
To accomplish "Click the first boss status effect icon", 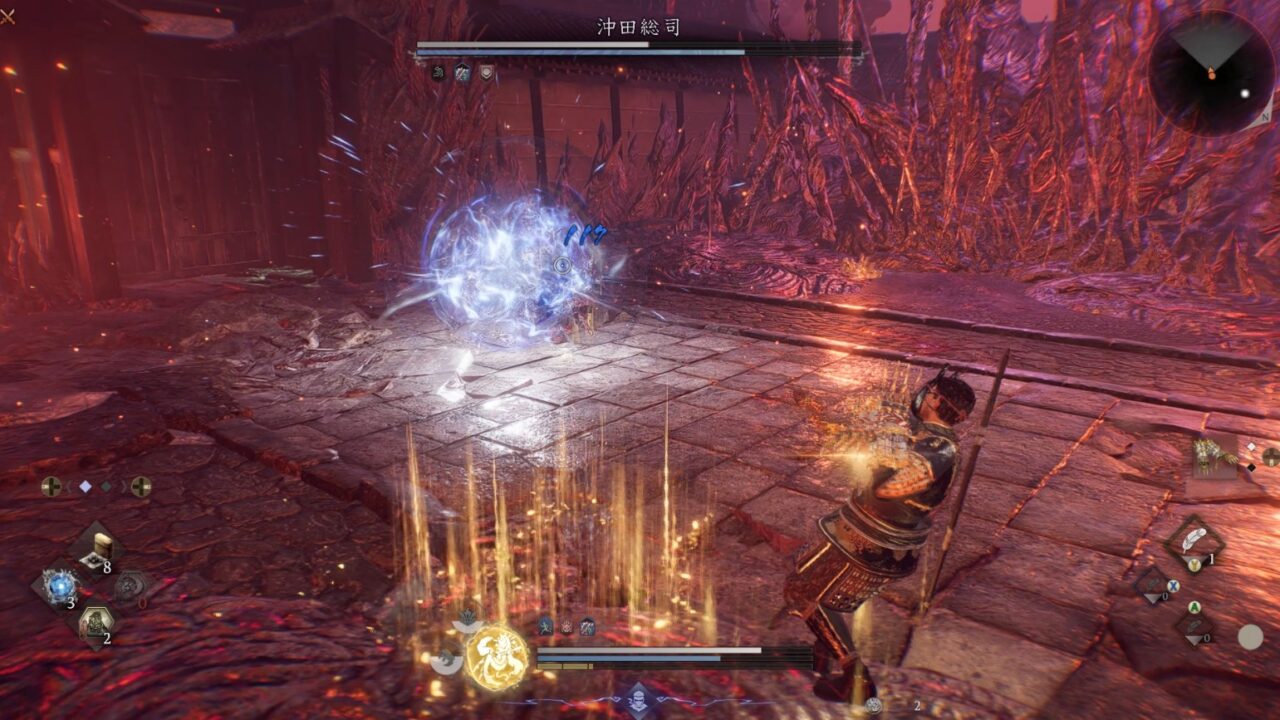I will [x=438, y=72].
